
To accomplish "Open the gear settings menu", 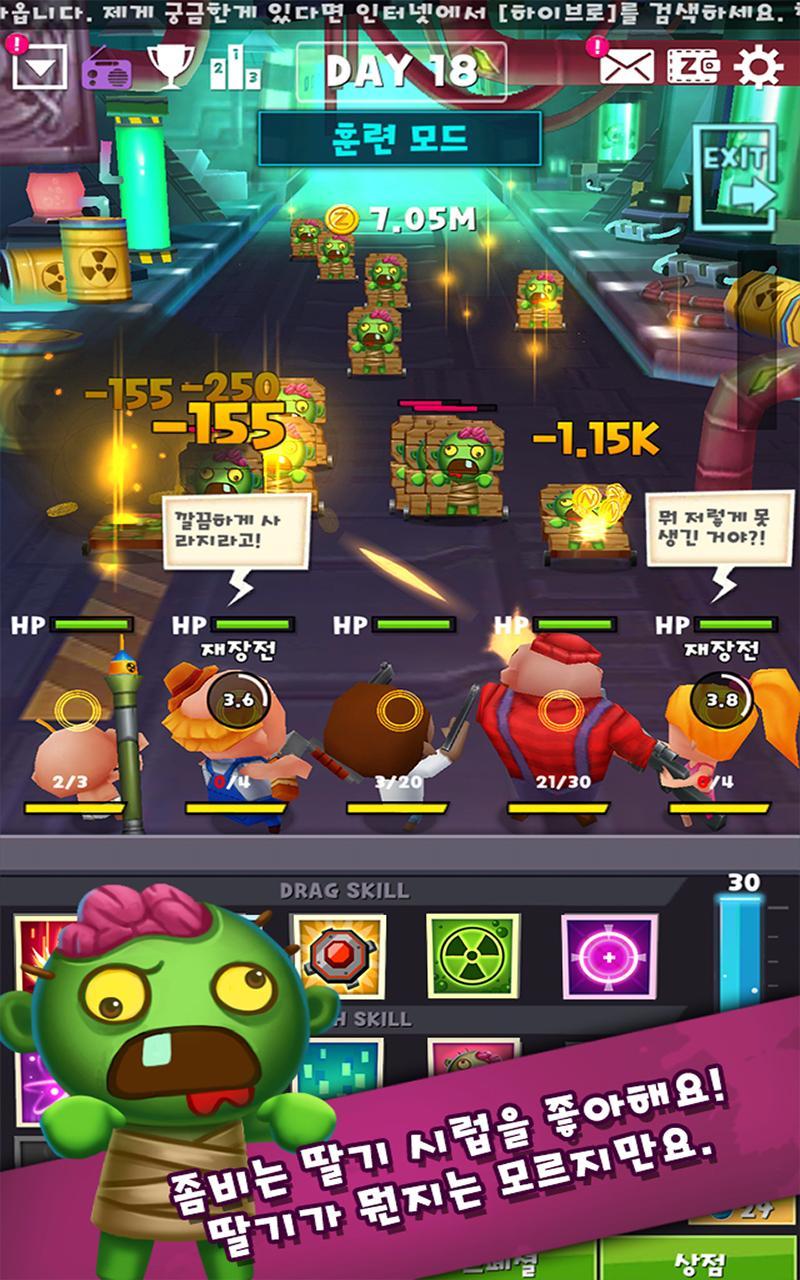I will tap(758, 67).
